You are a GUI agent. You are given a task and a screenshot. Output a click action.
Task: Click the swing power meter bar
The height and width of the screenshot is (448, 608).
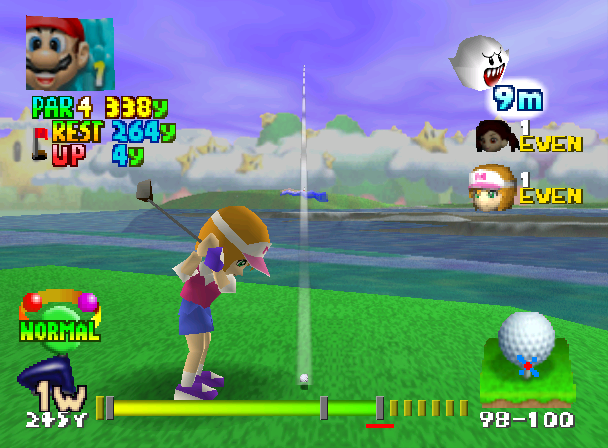click(x=240, y=407)
